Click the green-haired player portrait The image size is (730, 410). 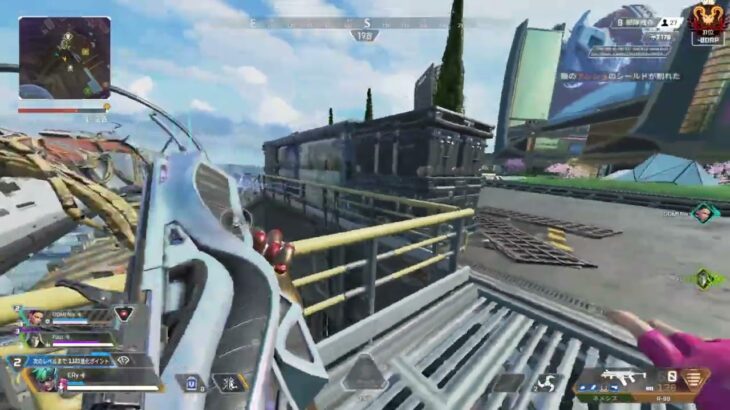43,378
